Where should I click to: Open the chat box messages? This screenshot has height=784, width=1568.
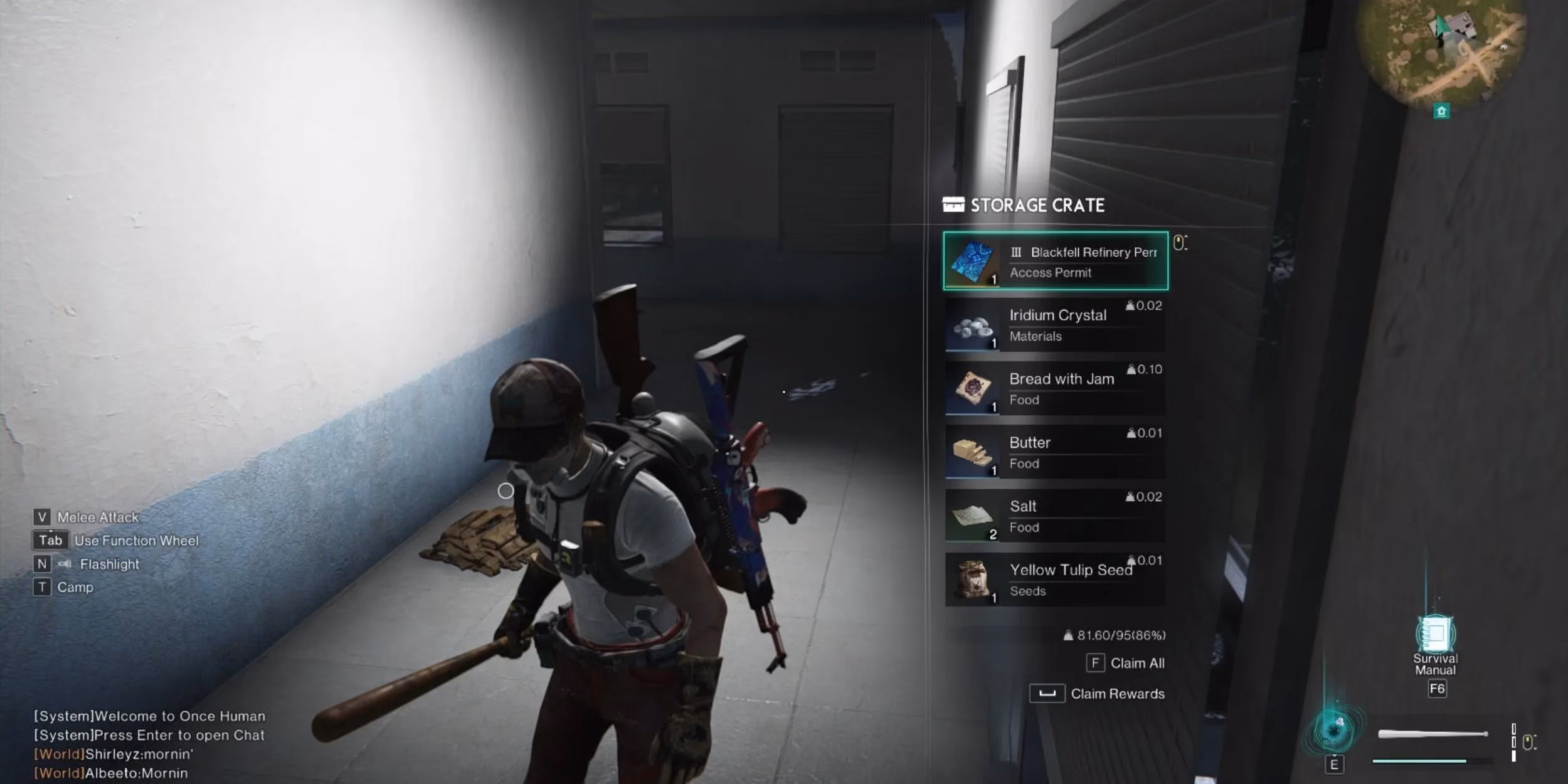pyautogui.click(x=149, y=744)
